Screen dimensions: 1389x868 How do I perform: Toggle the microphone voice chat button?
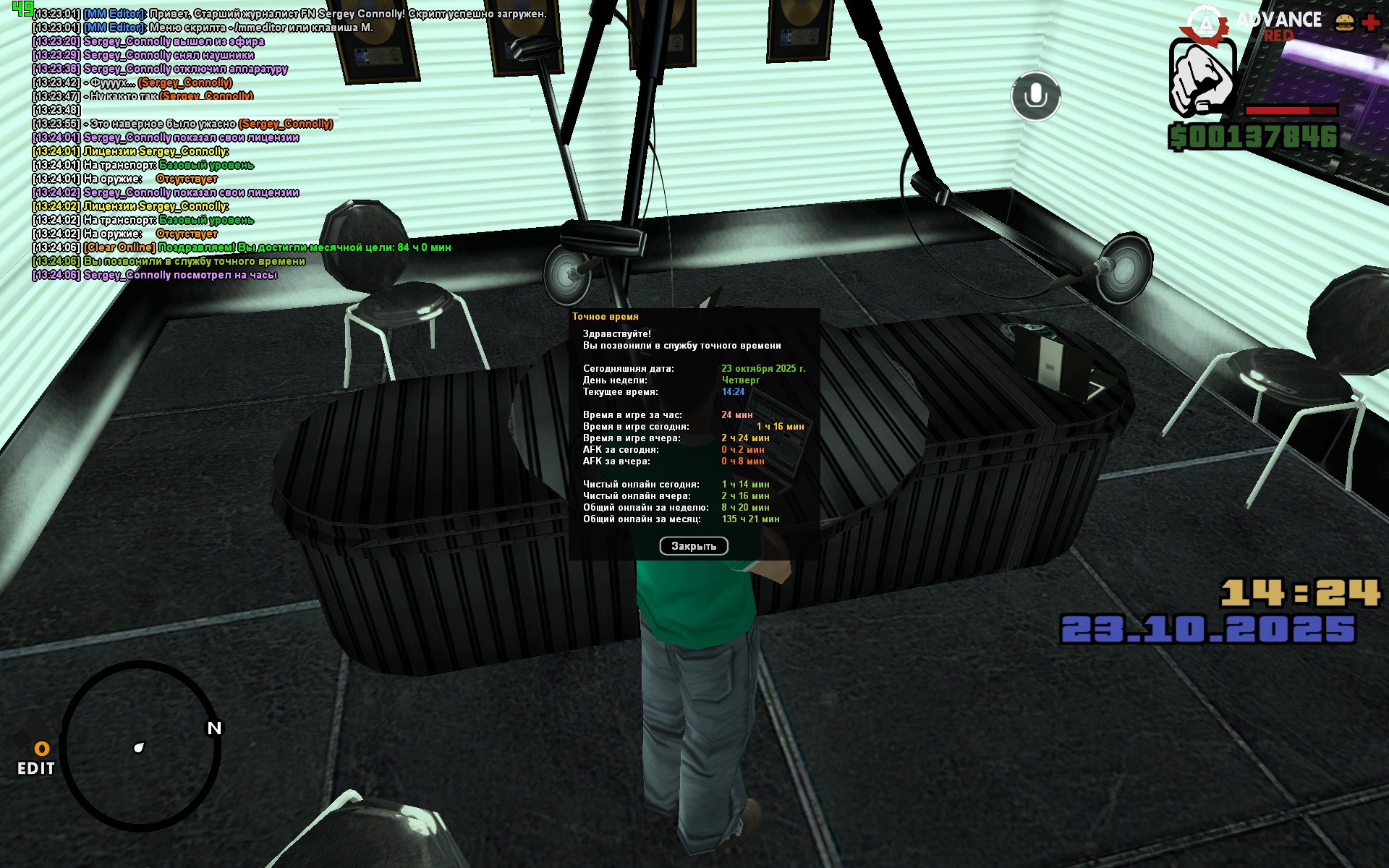(1035, 96)
